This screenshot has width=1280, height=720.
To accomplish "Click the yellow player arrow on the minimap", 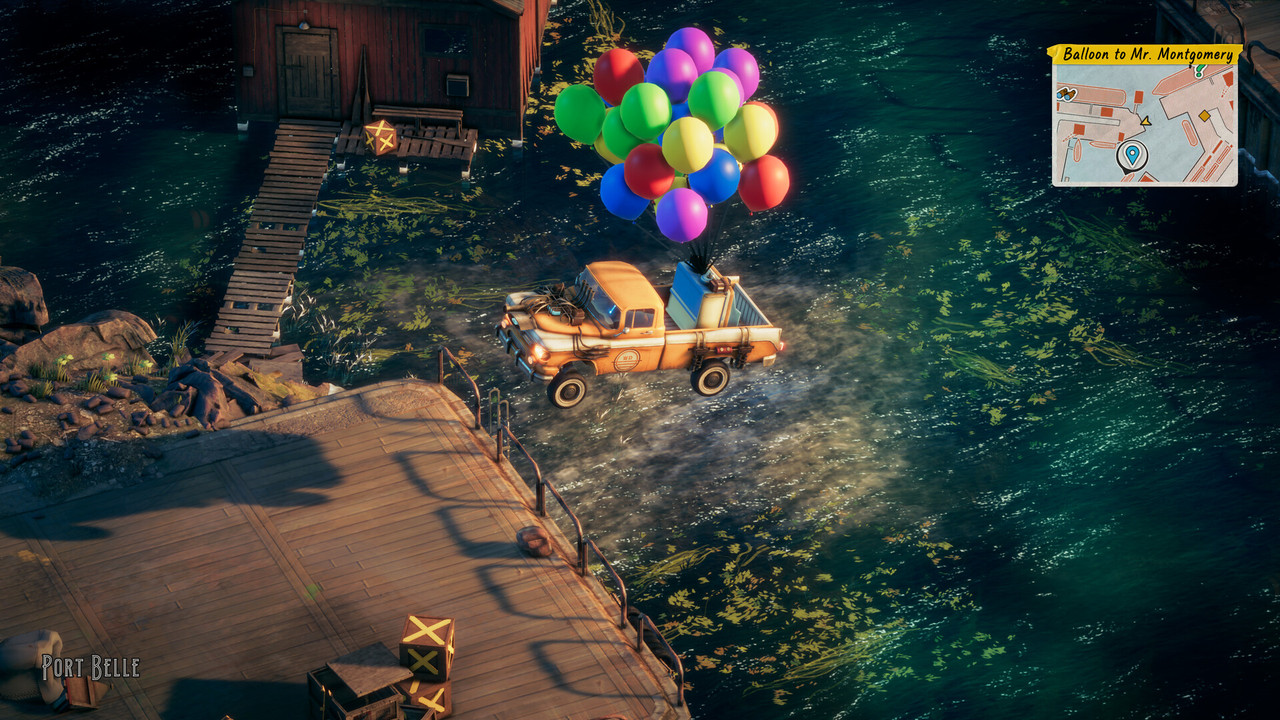I will [1145, 121].
